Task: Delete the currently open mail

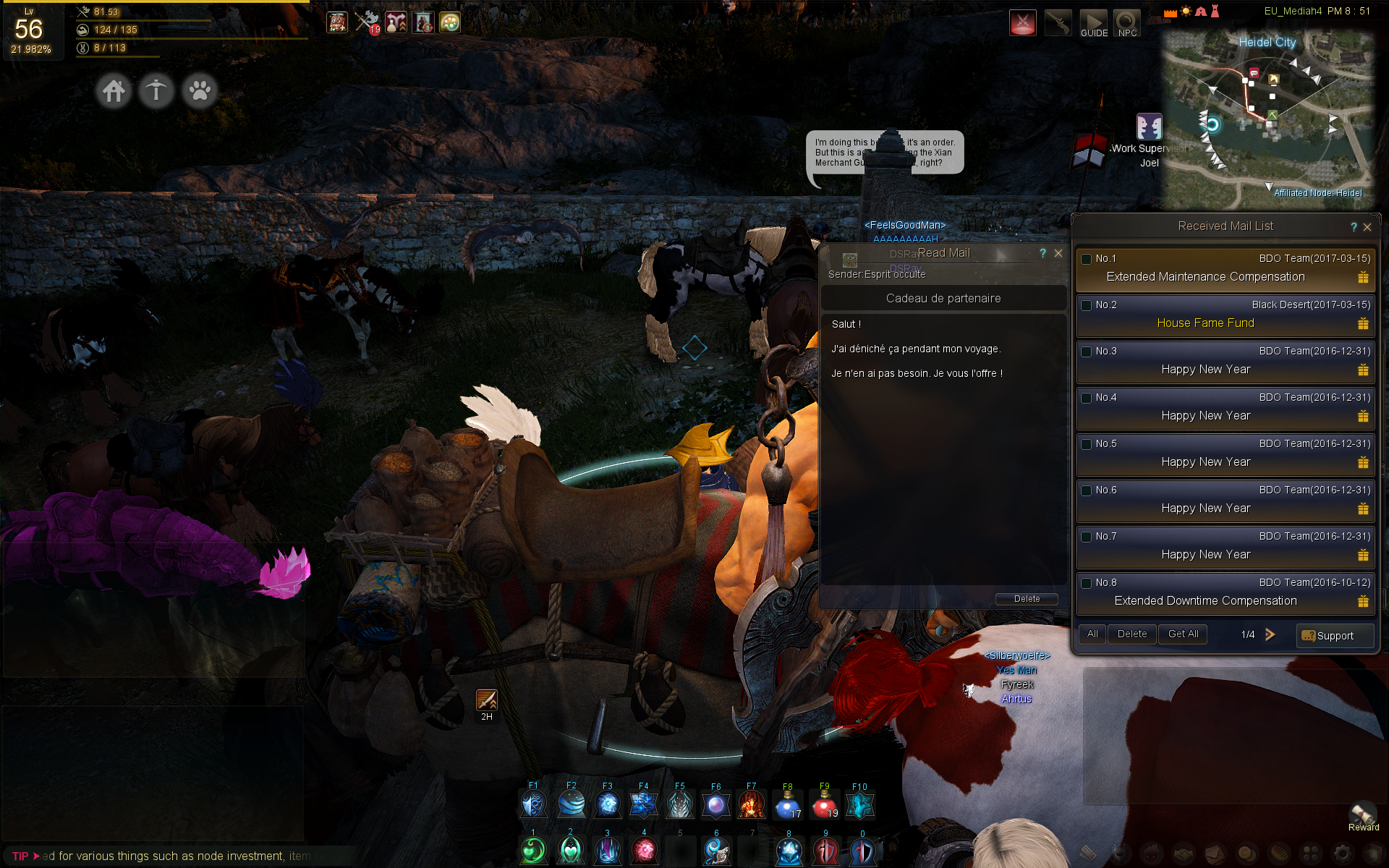Action: pyautogui.click(x=1027, y=599)
